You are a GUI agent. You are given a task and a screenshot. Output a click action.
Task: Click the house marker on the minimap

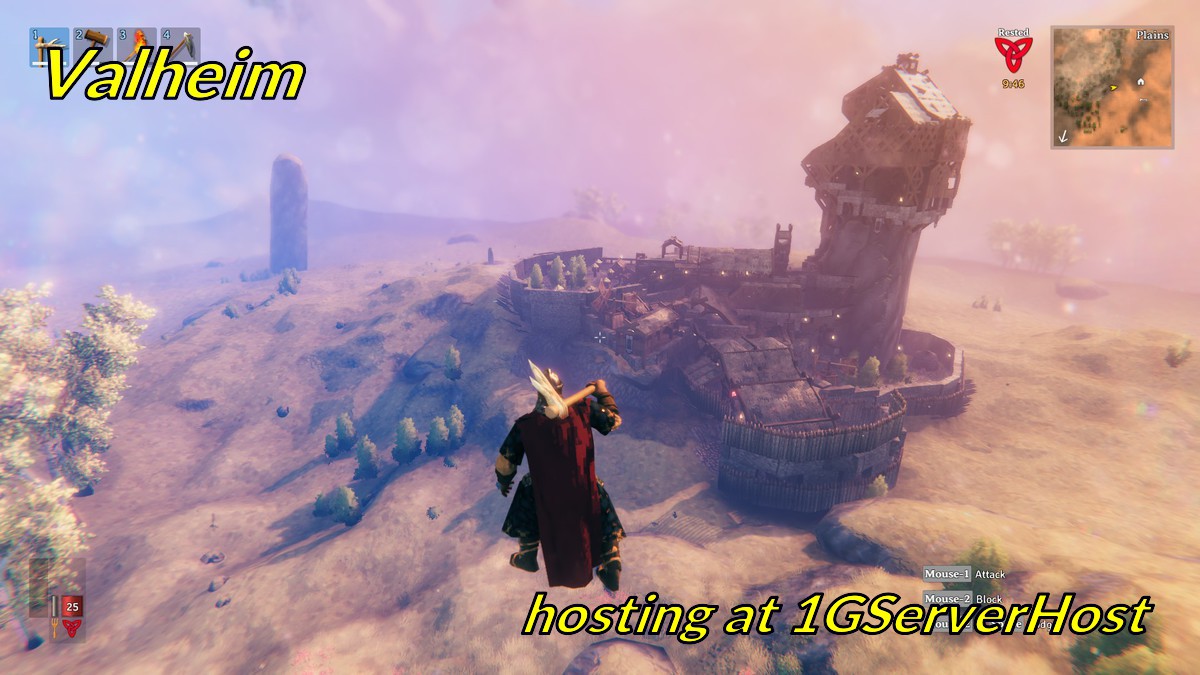pyautogui.click(x=1140, y=82)
